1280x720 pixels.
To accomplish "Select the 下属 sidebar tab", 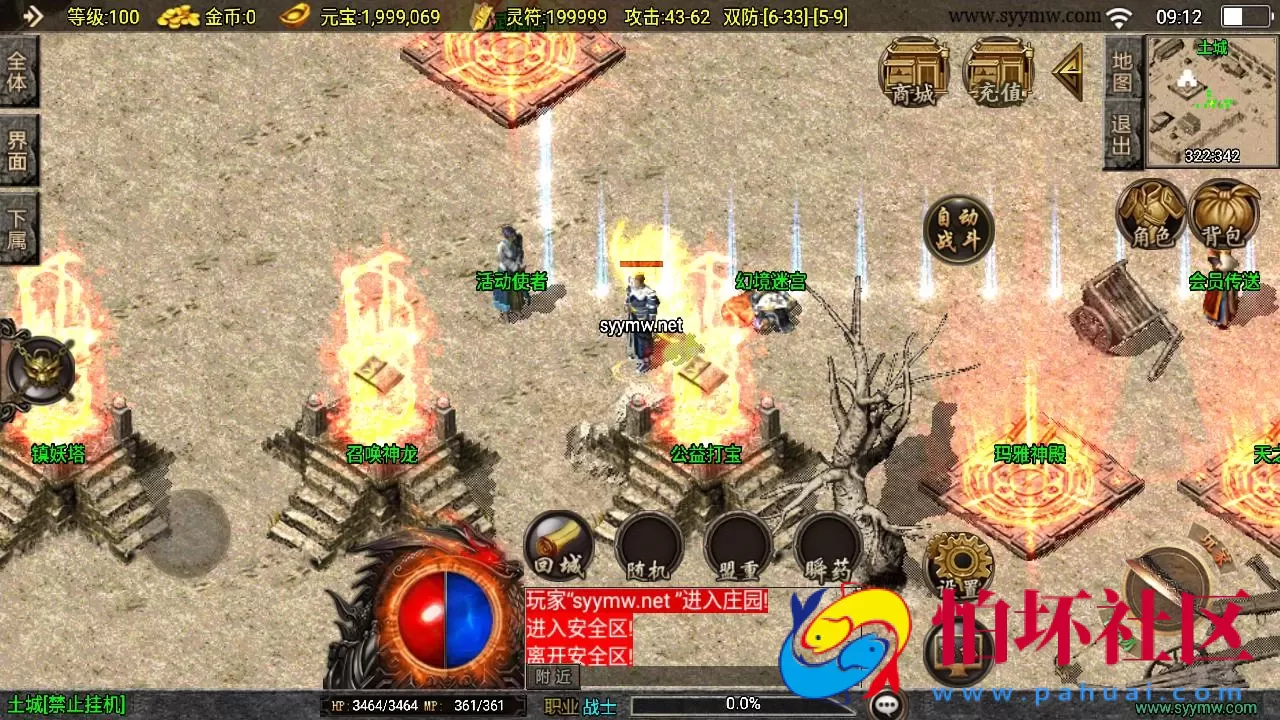I will pos(19,222).
